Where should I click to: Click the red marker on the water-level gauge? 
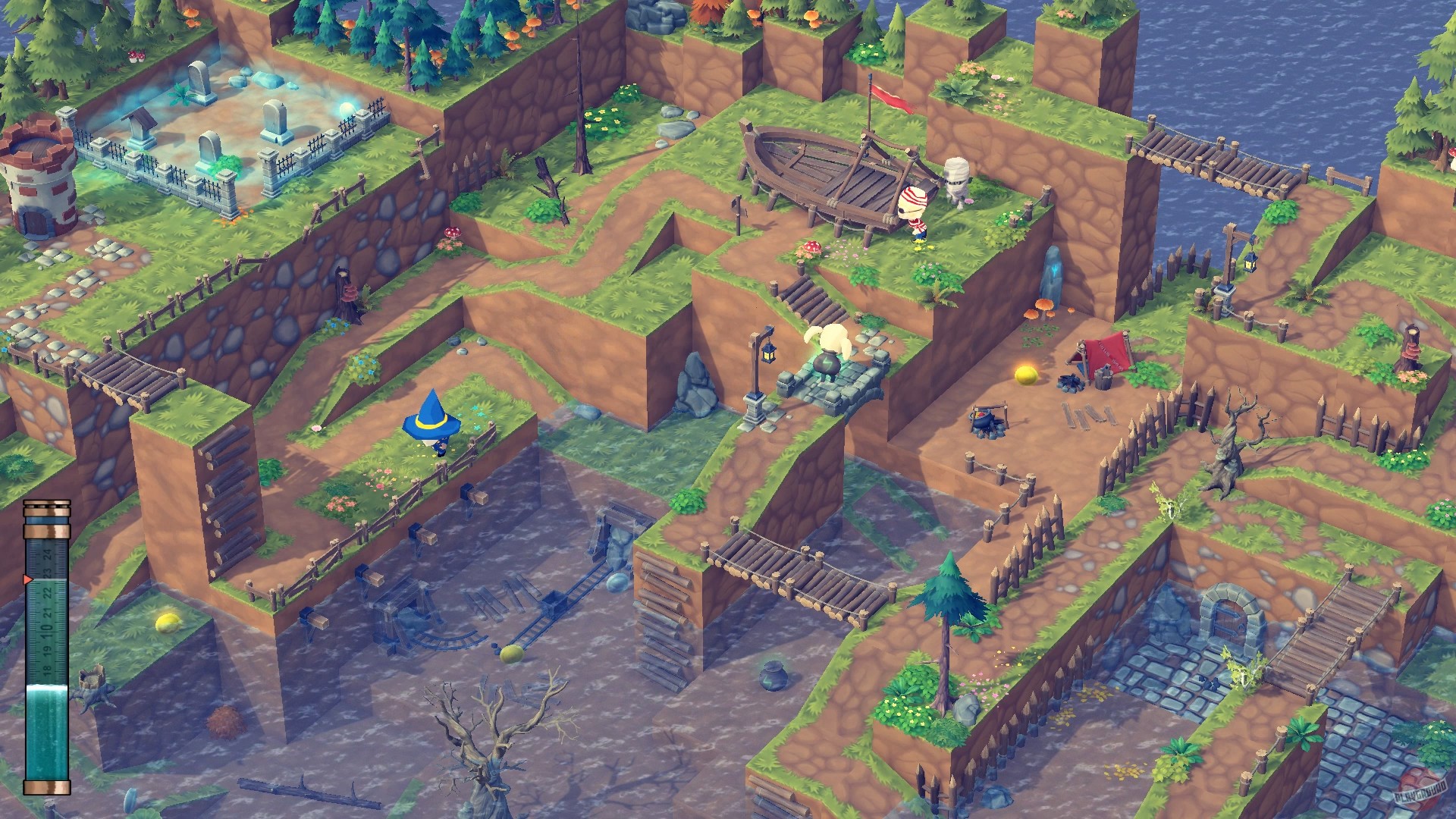25,578
